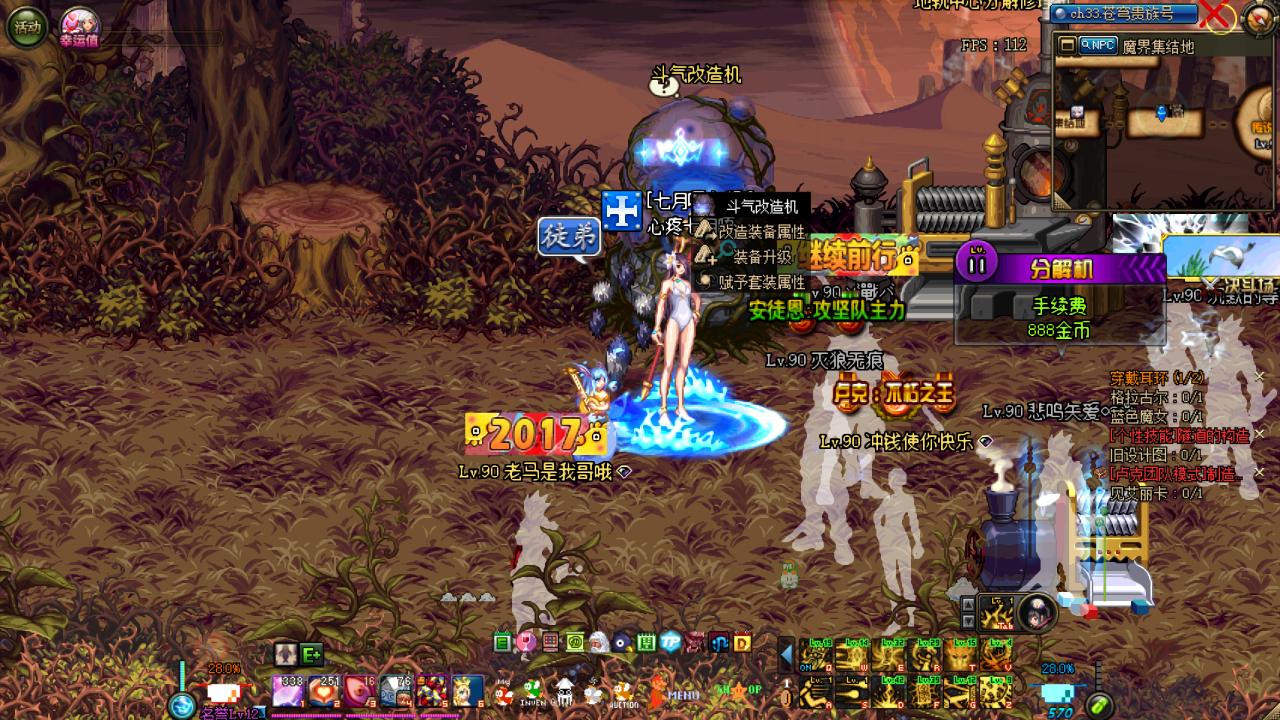Open the 活动 events button
The height and width of the screenshot is (720, 1280).
coord(27,27)
